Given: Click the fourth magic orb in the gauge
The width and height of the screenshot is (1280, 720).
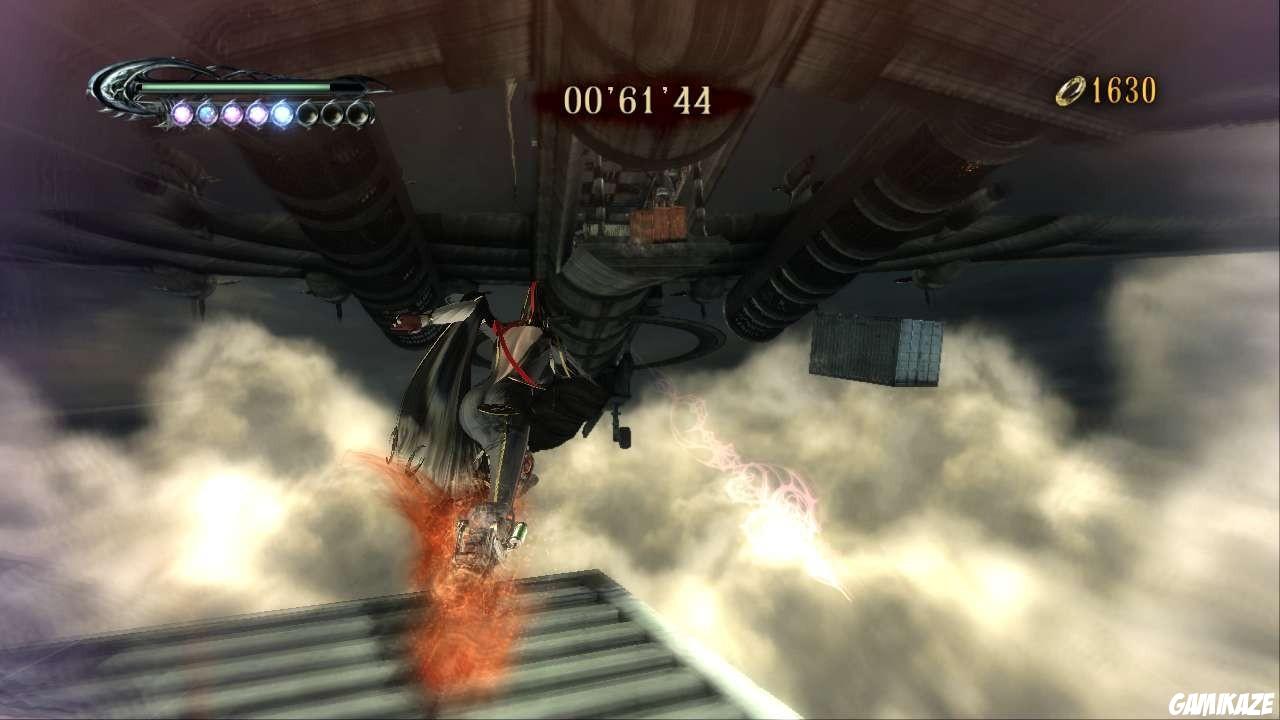Looking at the screenshot, I should (257, 113).
